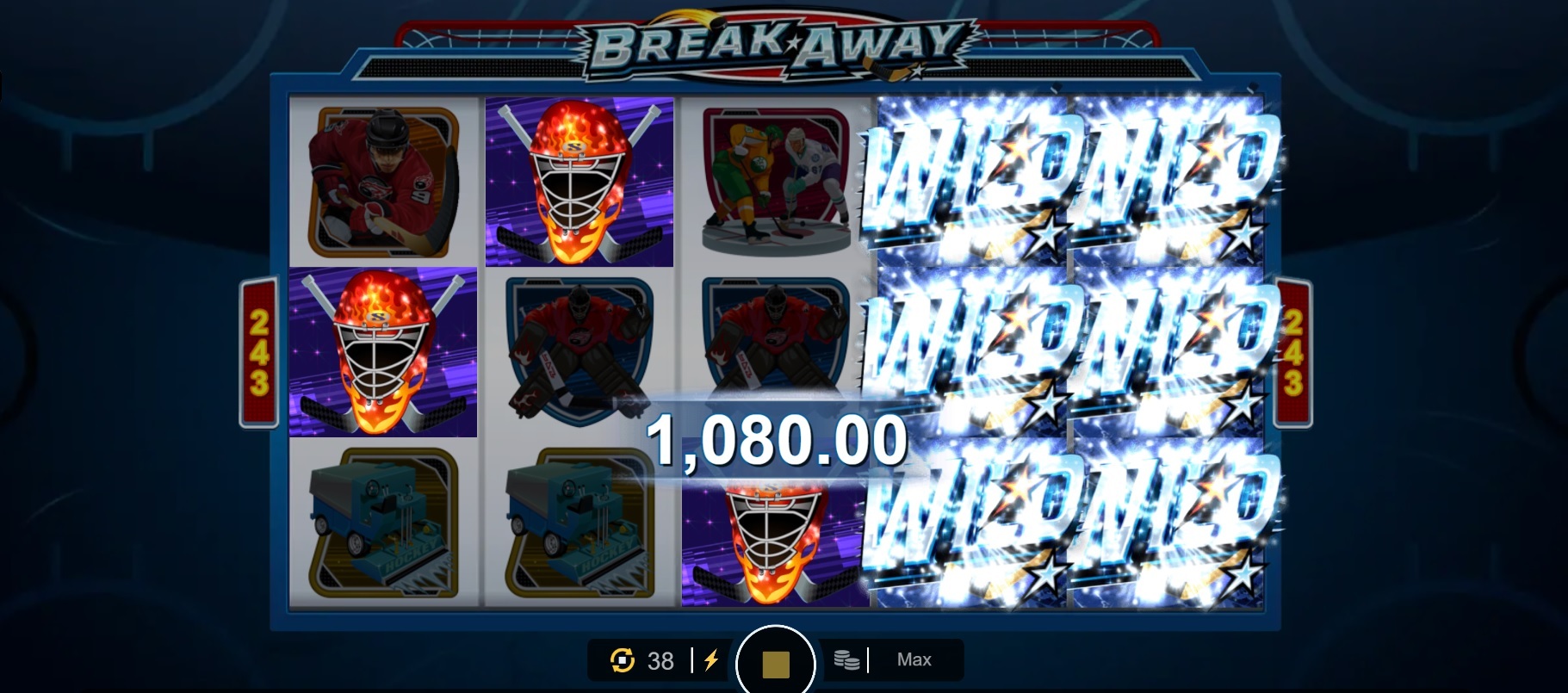
Task: Toggle the quick spin lightning icon
Action: pos(710,660)
